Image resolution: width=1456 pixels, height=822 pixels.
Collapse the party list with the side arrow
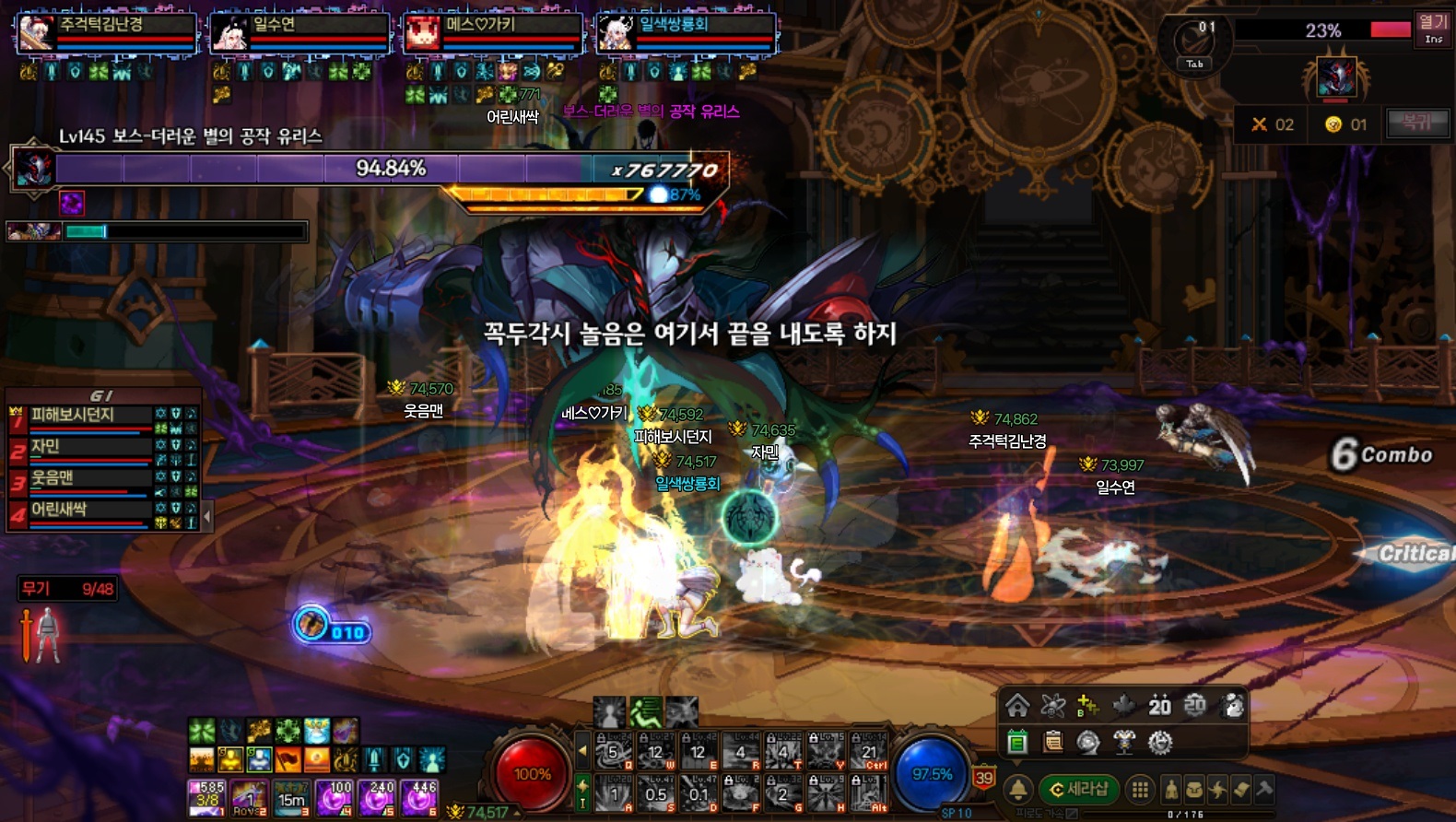[x=207, y=516]
